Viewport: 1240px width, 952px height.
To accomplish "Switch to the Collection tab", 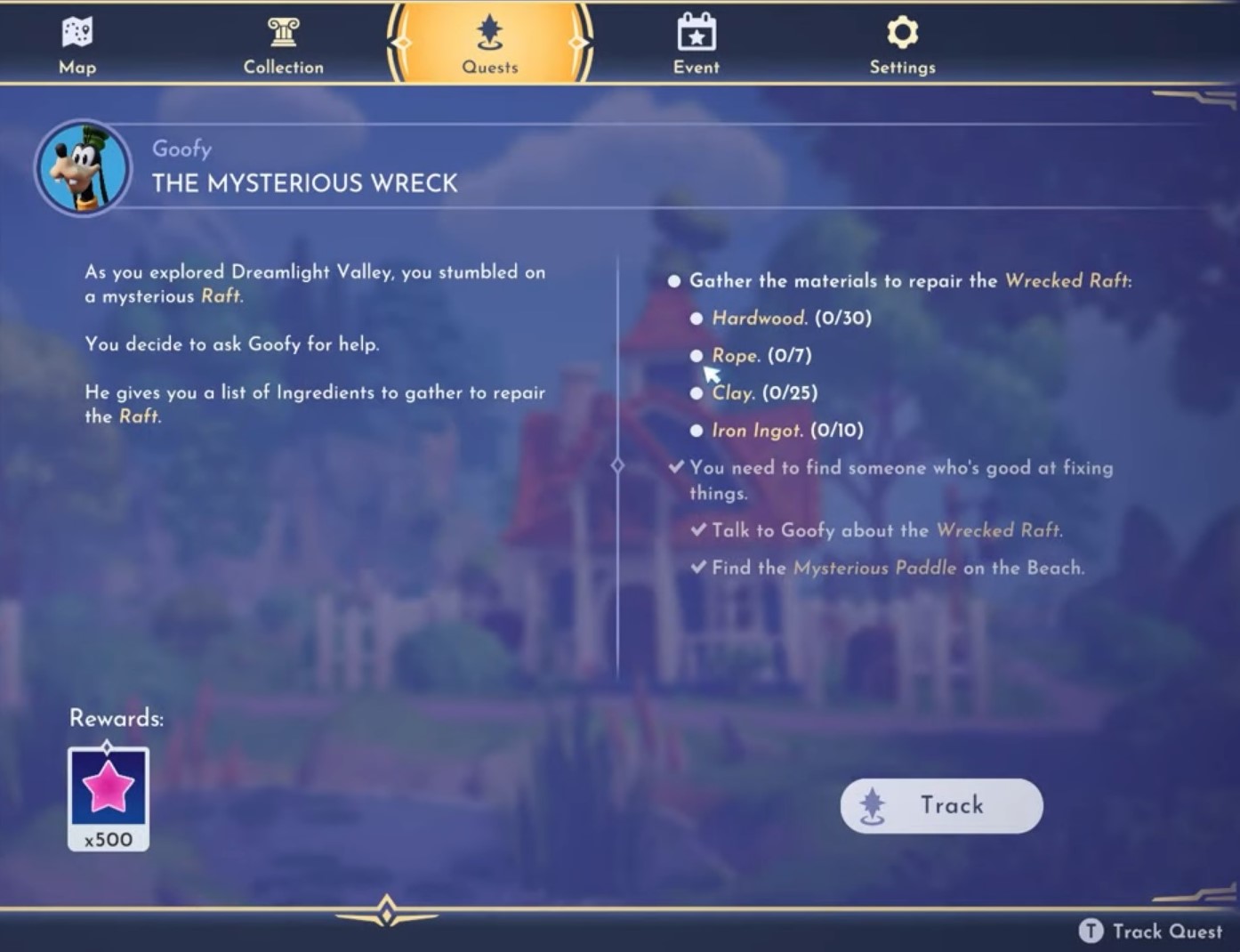I will pos(283,44).
